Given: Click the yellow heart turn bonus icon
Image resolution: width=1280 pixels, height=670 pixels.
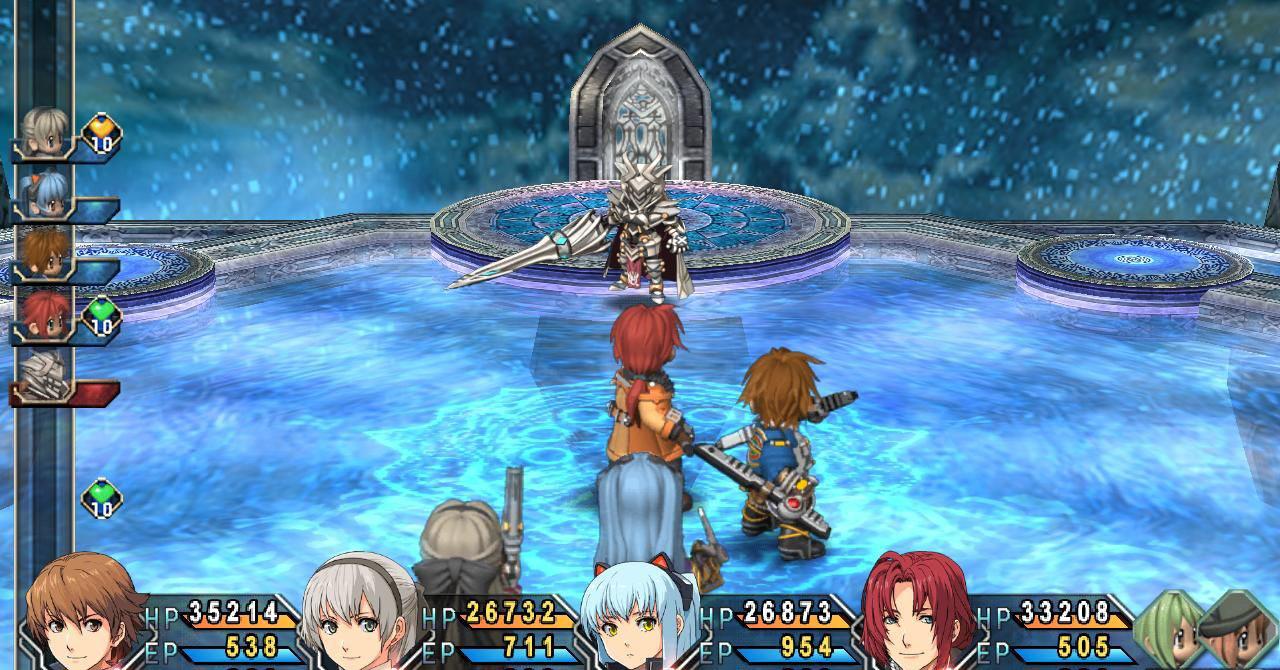Looking at the screenshot, I should pyautogui.click(x=101, y=133).
